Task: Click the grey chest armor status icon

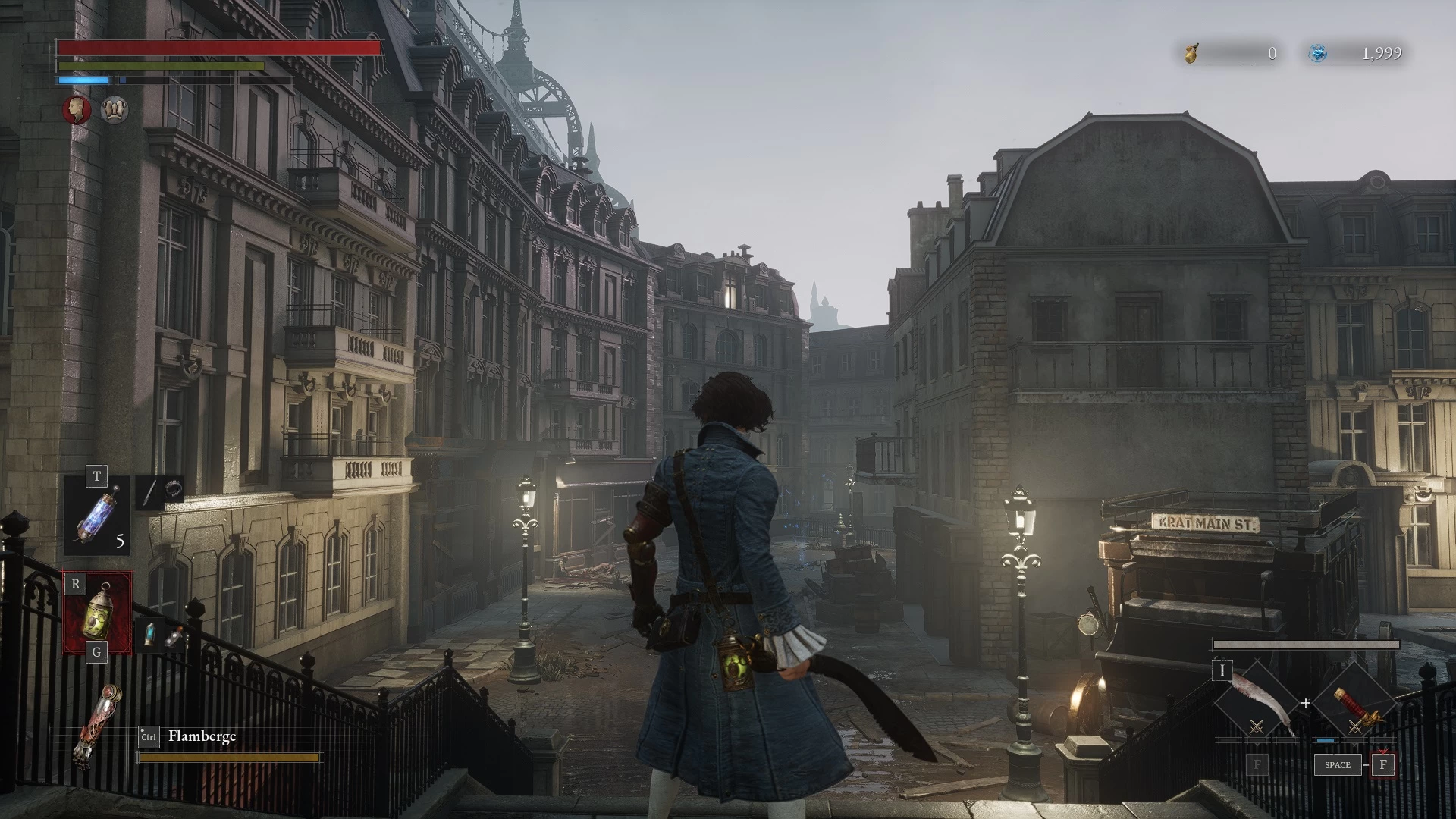Action: (x=115, y=110)
